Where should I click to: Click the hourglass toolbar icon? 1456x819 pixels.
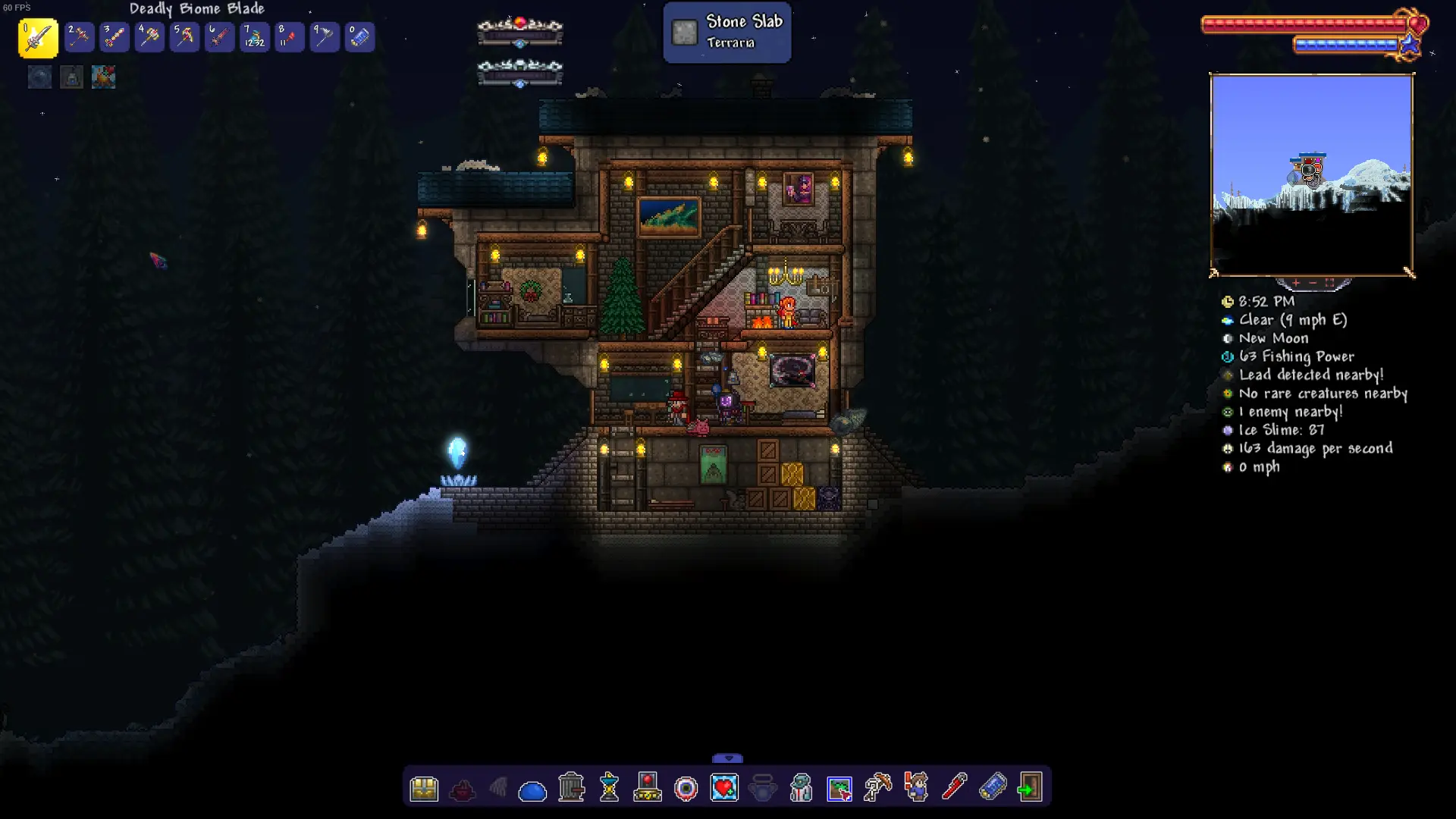tap(610, 788)
